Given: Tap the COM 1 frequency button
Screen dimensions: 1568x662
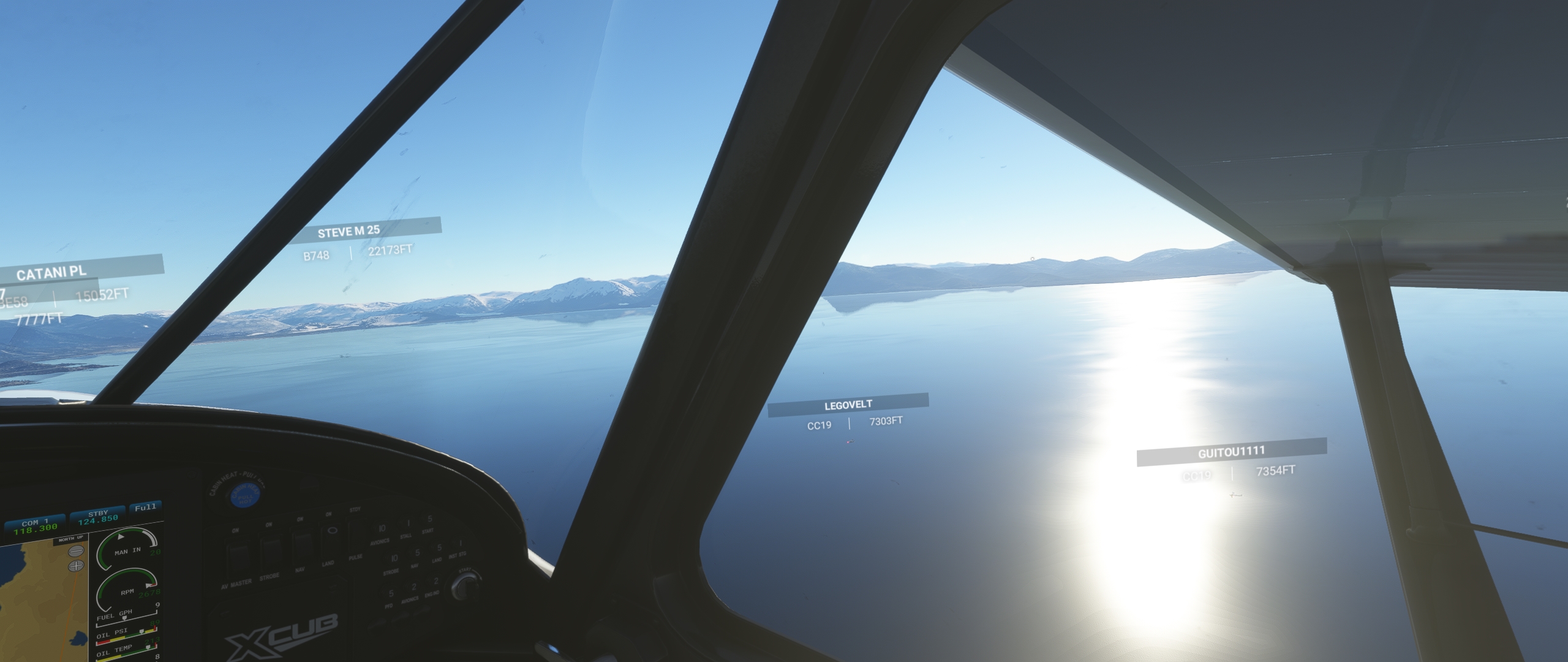Looking at the screenshot, I should click(x=34, y=525).
